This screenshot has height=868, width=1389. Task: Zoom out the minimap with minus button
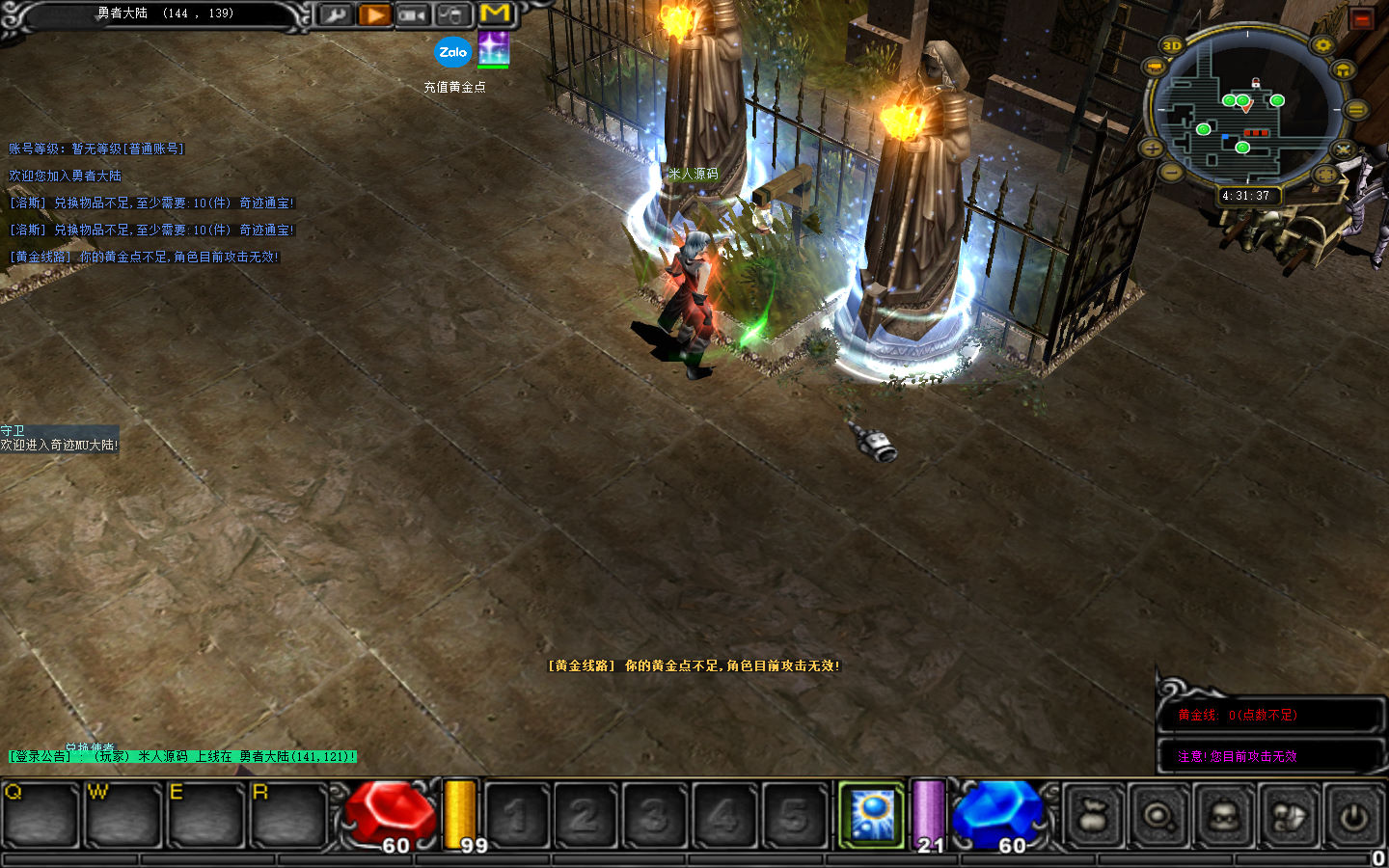1170,172
